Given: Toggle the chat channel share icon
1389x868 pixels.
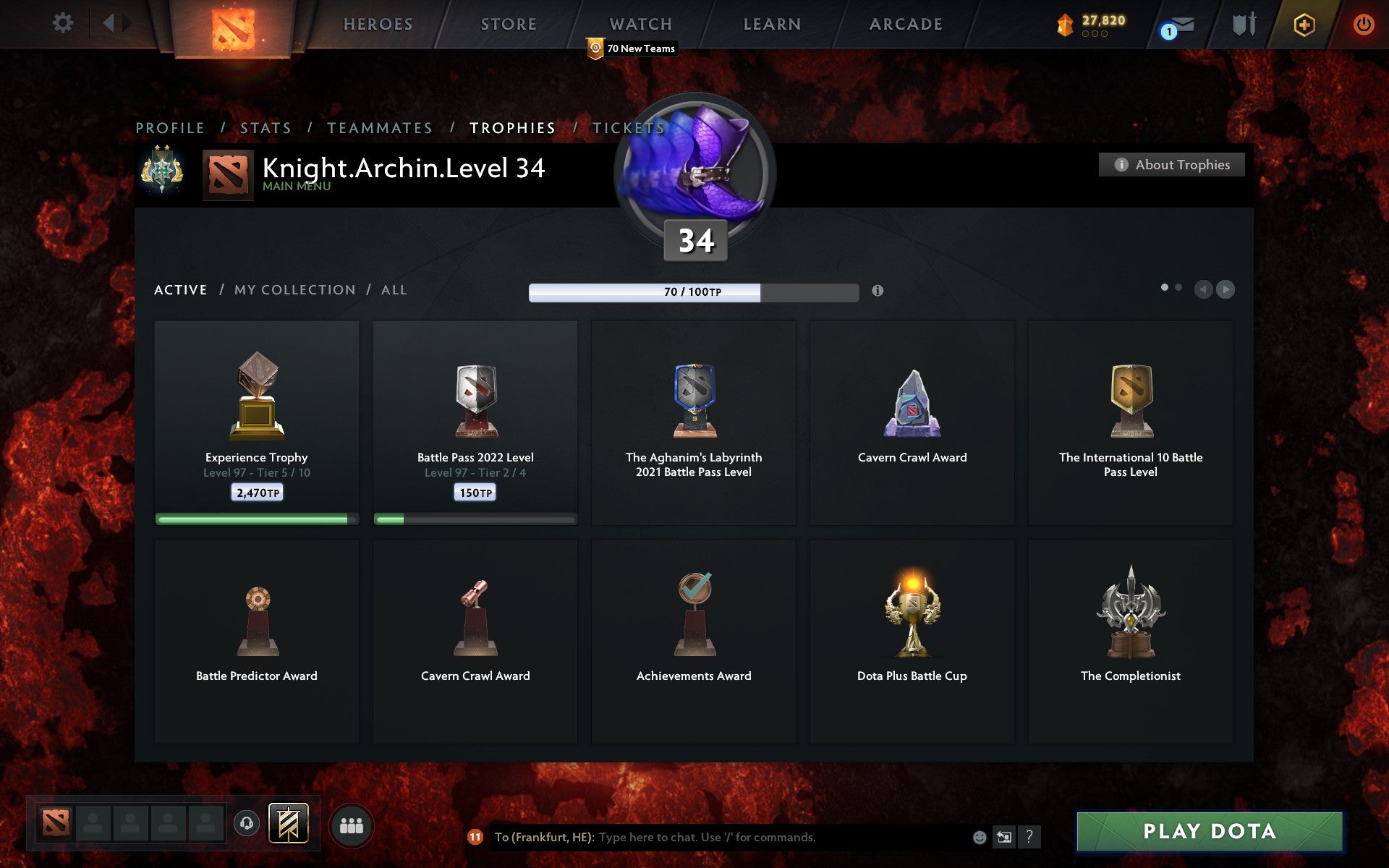Looking at the screenshot, I should pyautogui.click(x=1004, y=838).
